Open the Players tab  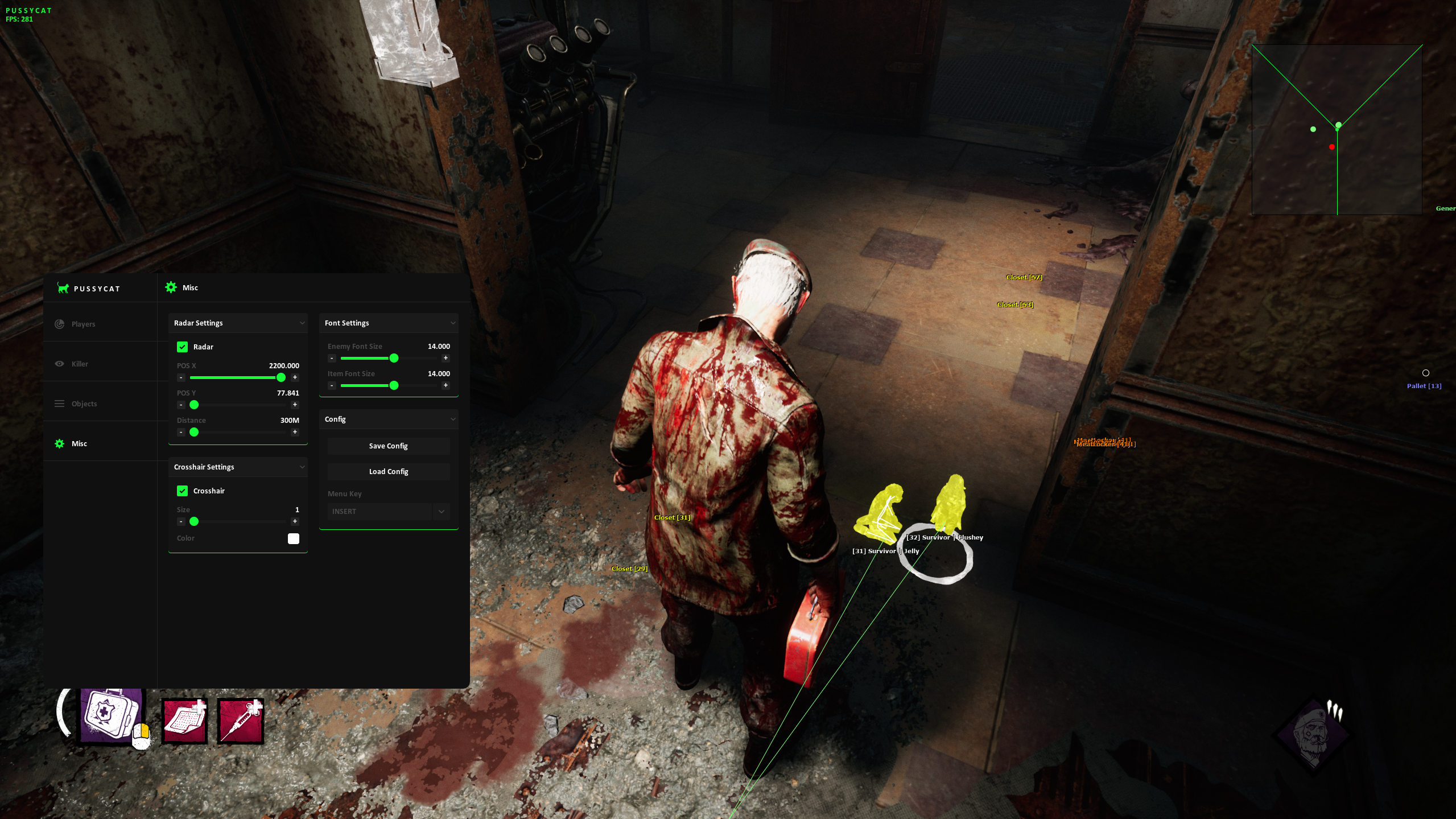(83, 324)
